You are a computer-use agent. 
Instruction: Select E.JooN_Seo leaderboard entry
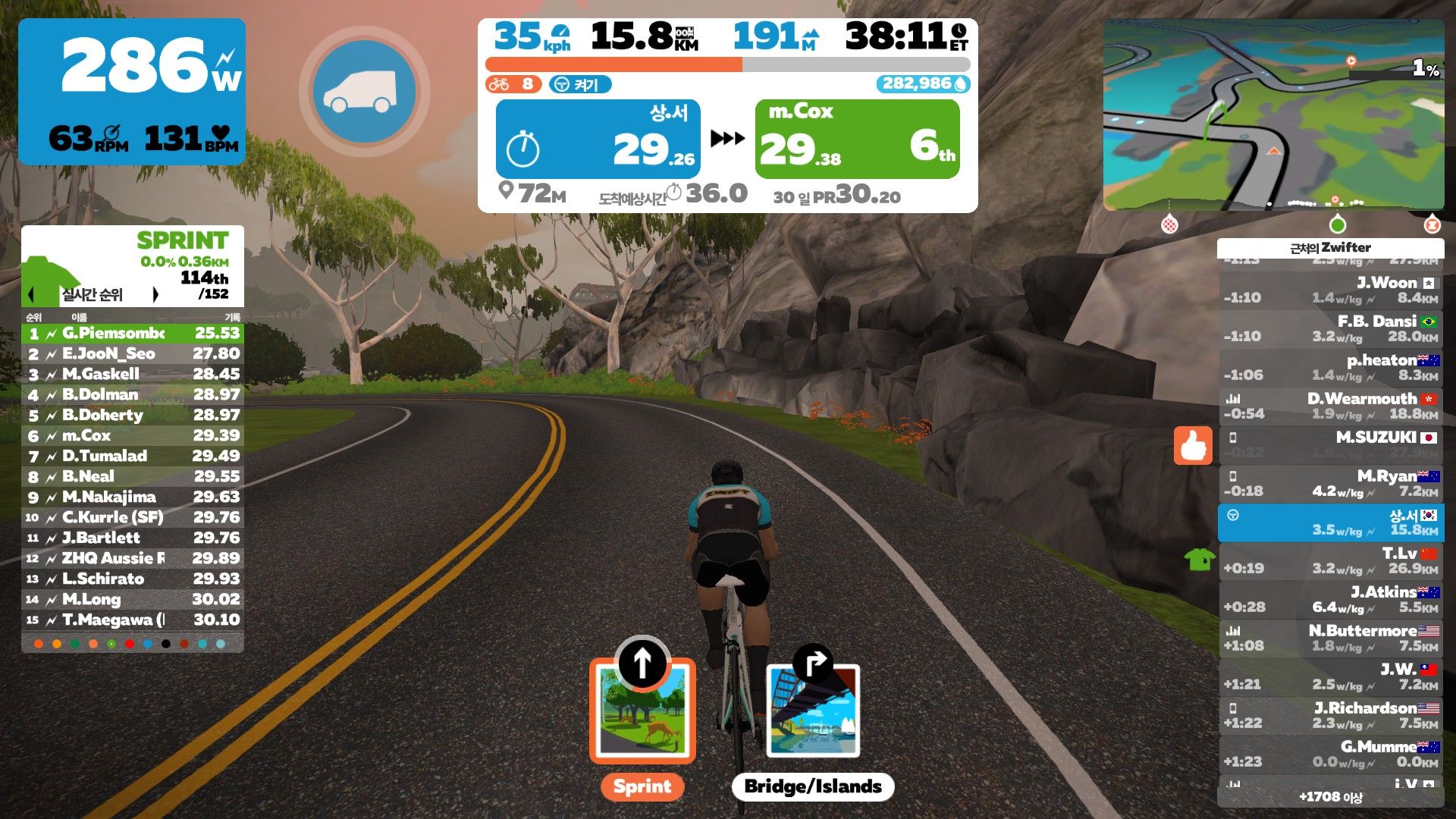pyautogui.click(x=133, y=353)
